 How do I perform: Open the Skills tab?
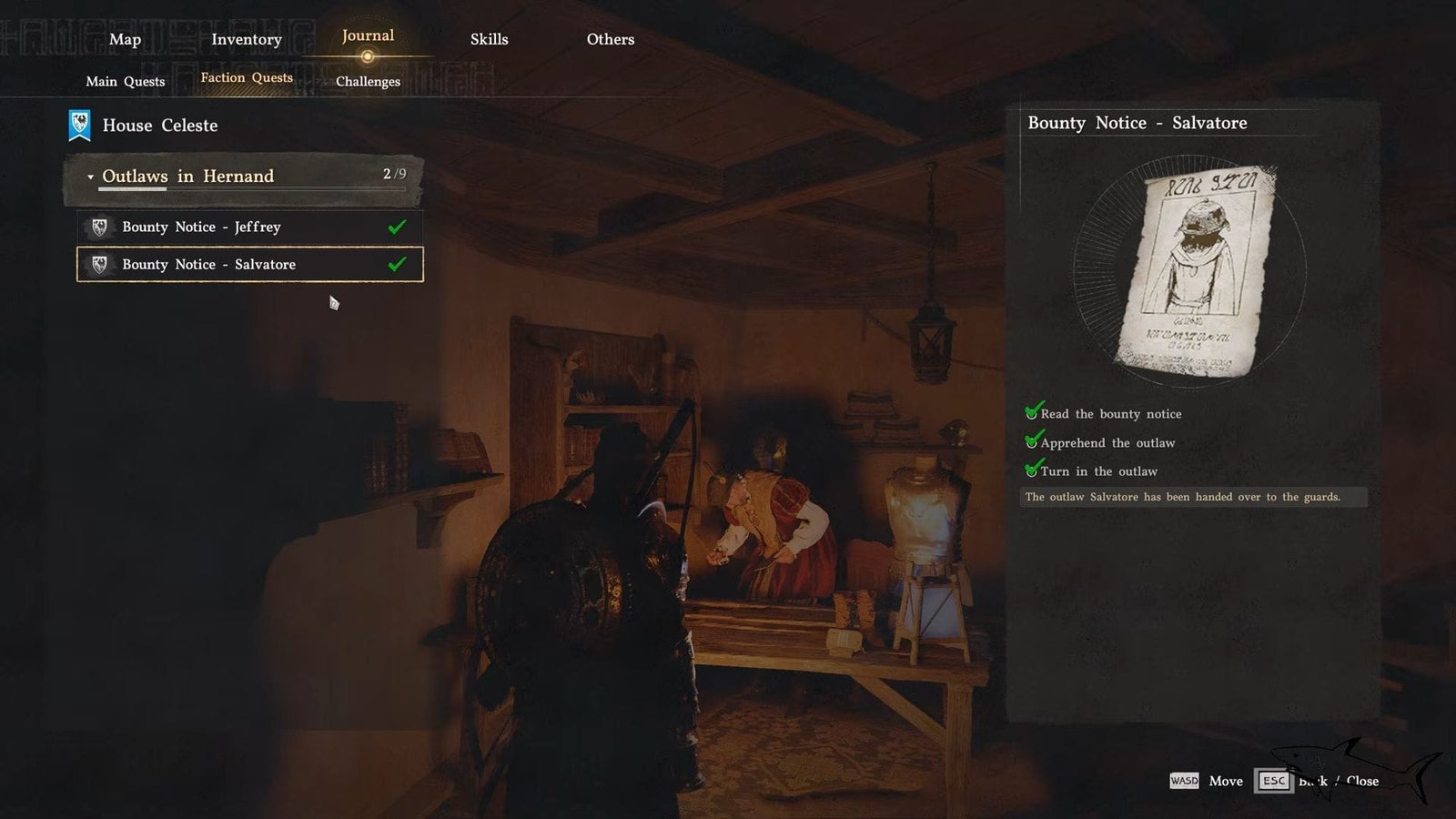coord(490,39)
